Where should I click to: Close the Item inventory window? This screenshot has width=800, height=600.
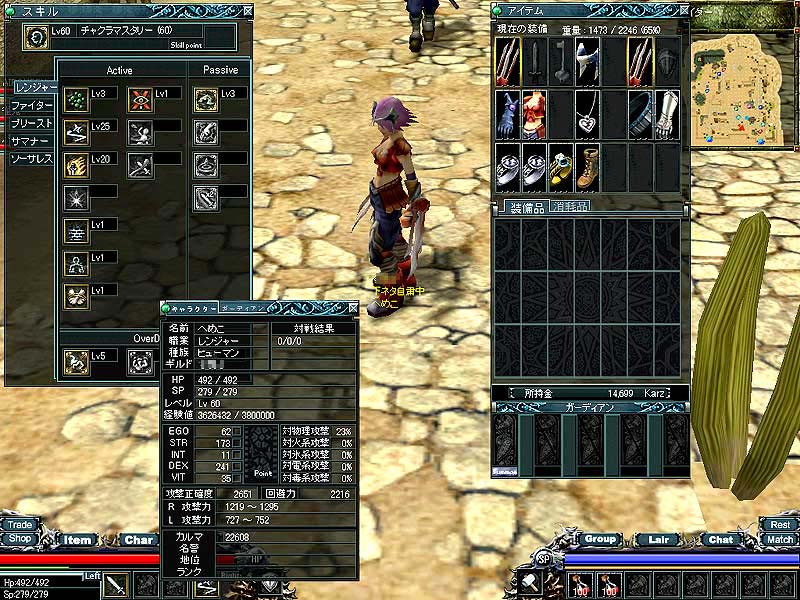[x=683, y=10]
